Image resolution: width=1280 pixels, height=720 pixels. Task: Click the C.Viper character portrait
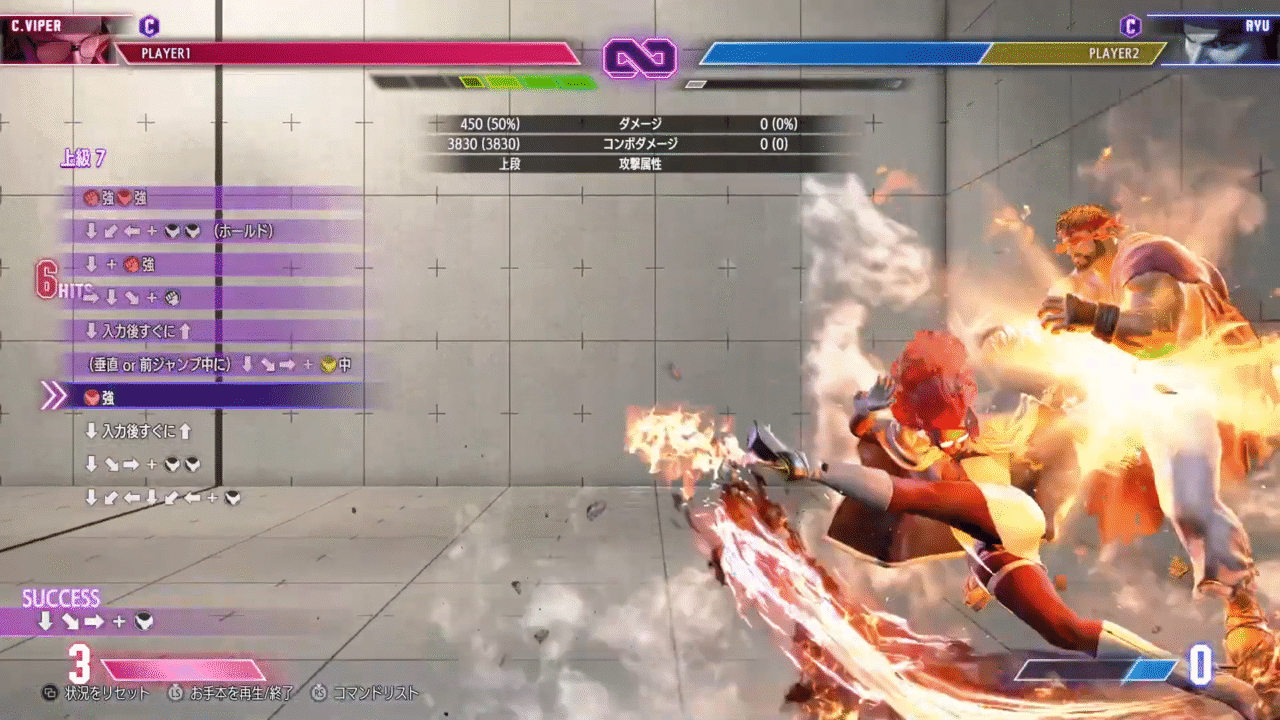click(x=55, y=40)
